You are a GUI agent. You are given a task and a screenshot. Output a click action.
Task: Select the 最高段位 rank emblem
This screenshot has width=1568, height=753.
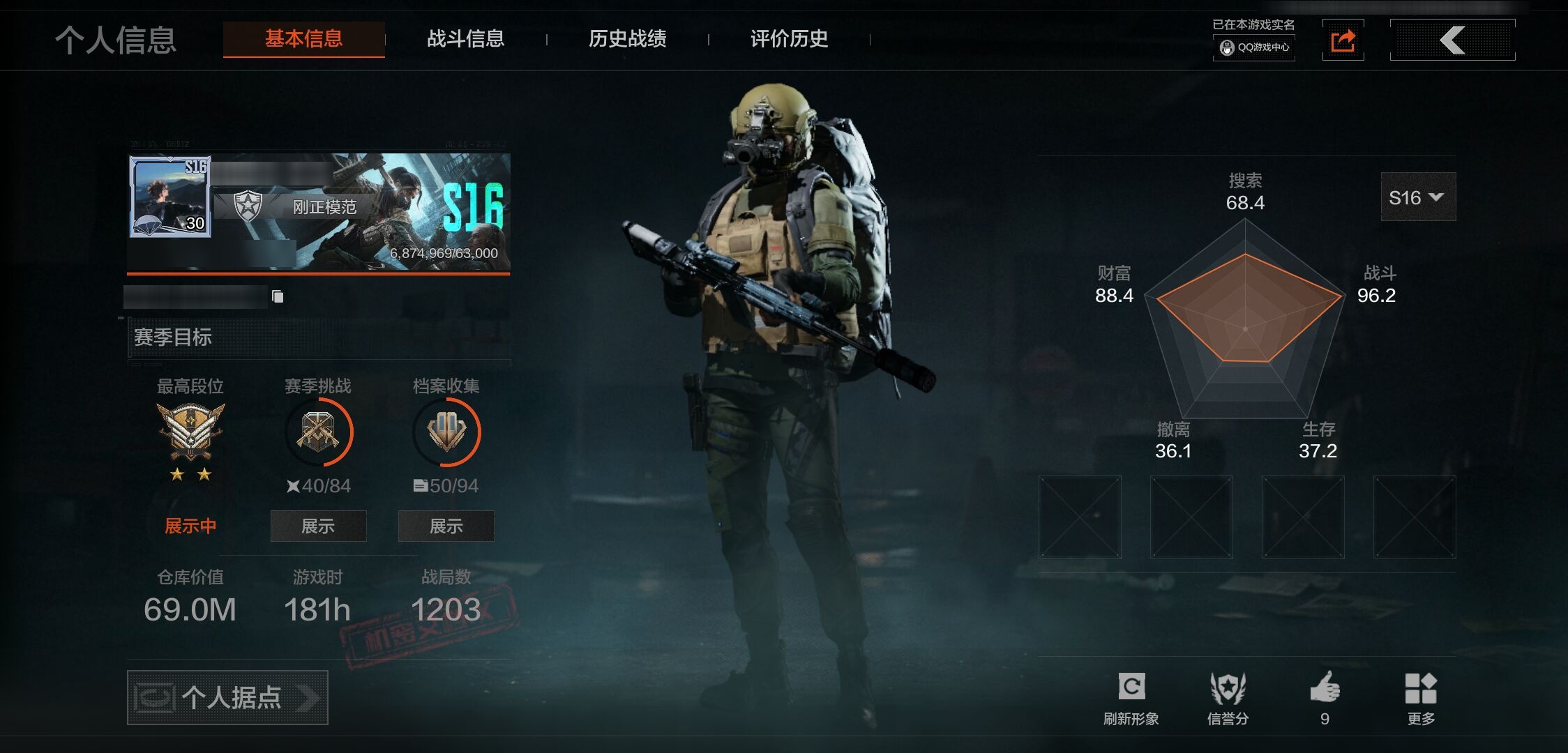tap(190, 432)
